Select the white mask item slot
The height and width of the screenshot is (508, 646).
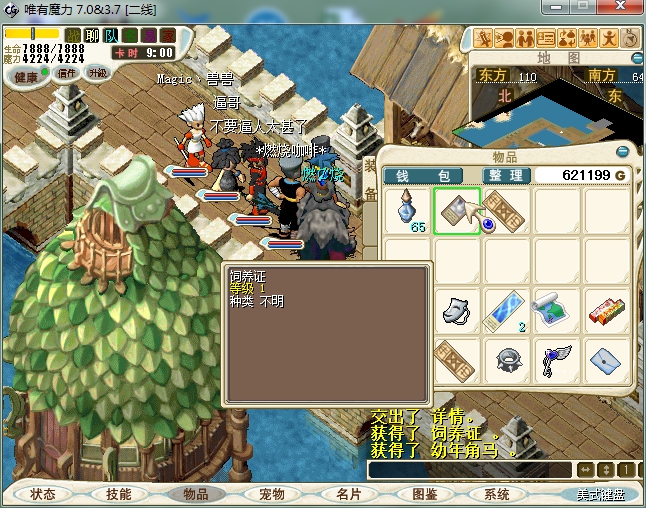tap(457, 308)
